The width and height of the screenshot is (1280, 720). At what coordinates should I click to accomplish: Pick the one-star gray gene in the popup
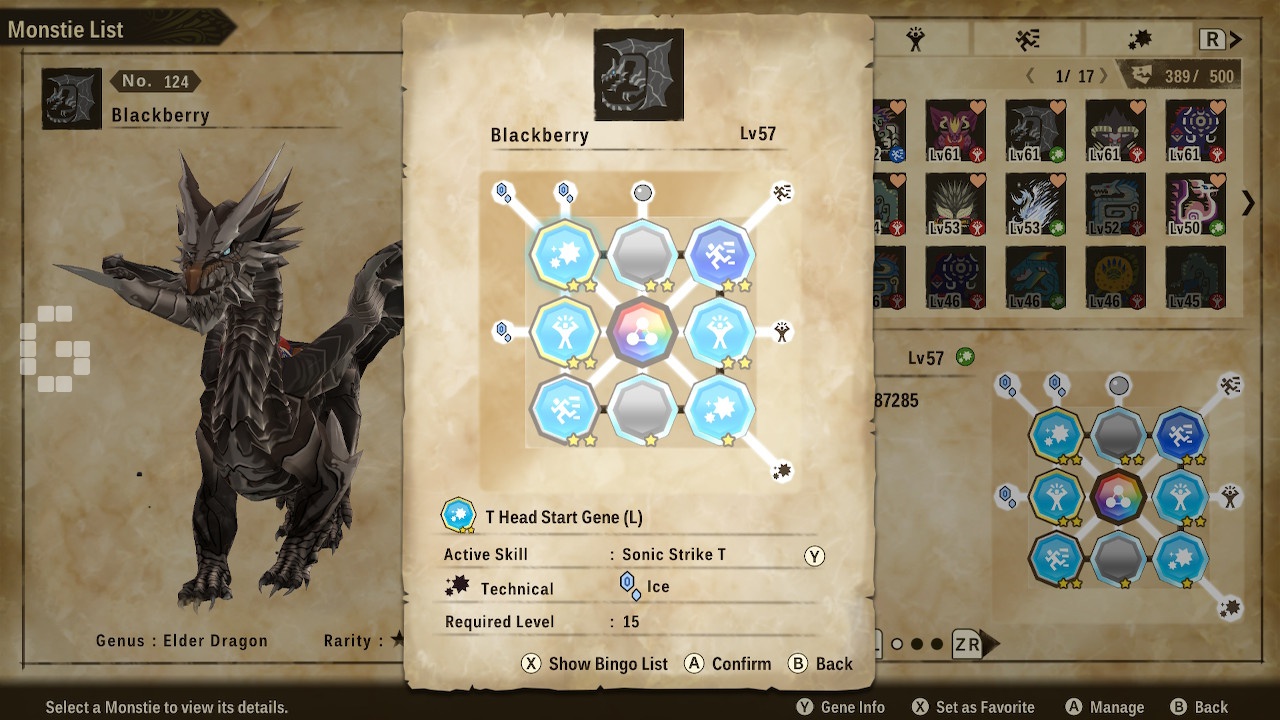pyautogui.click(x=642, y=408)
